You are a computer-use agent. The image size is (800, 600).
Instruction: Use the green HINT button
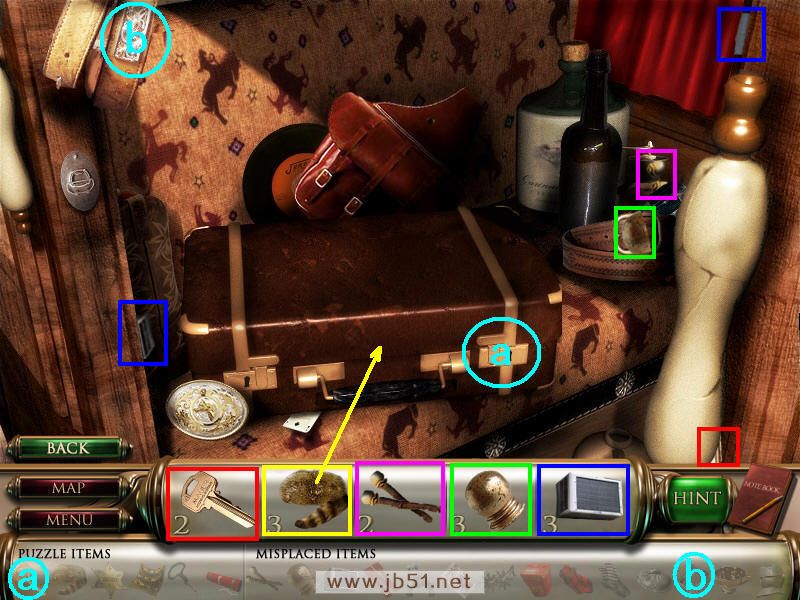[696, 498]
